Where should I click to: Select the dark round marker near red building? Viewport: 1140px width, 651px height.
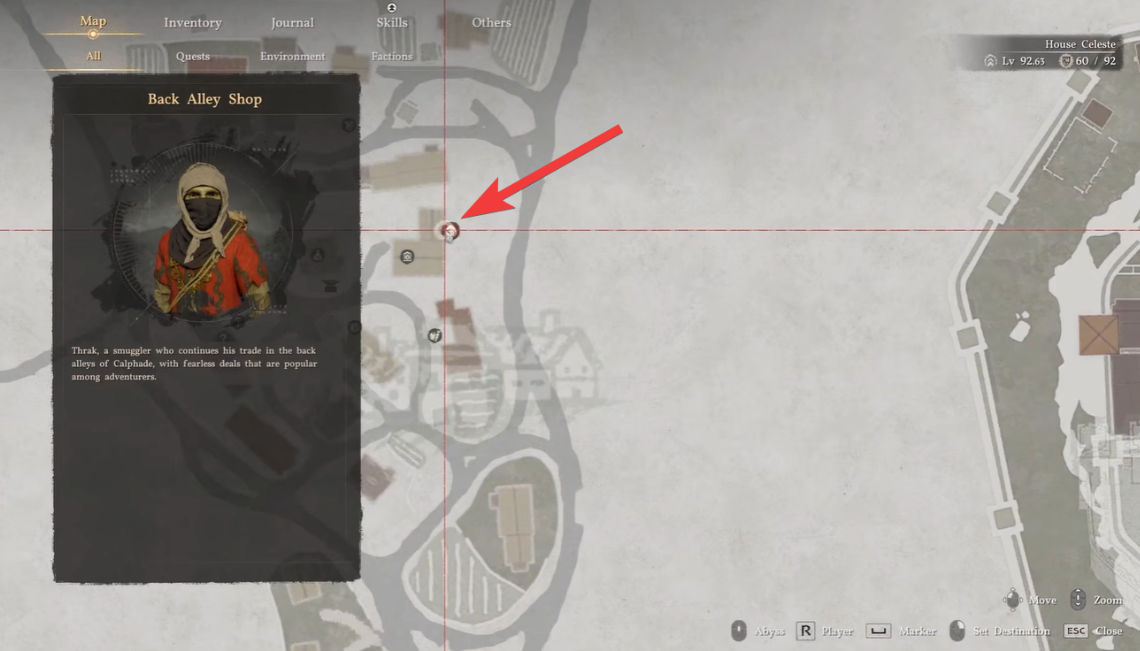(434, 335)
